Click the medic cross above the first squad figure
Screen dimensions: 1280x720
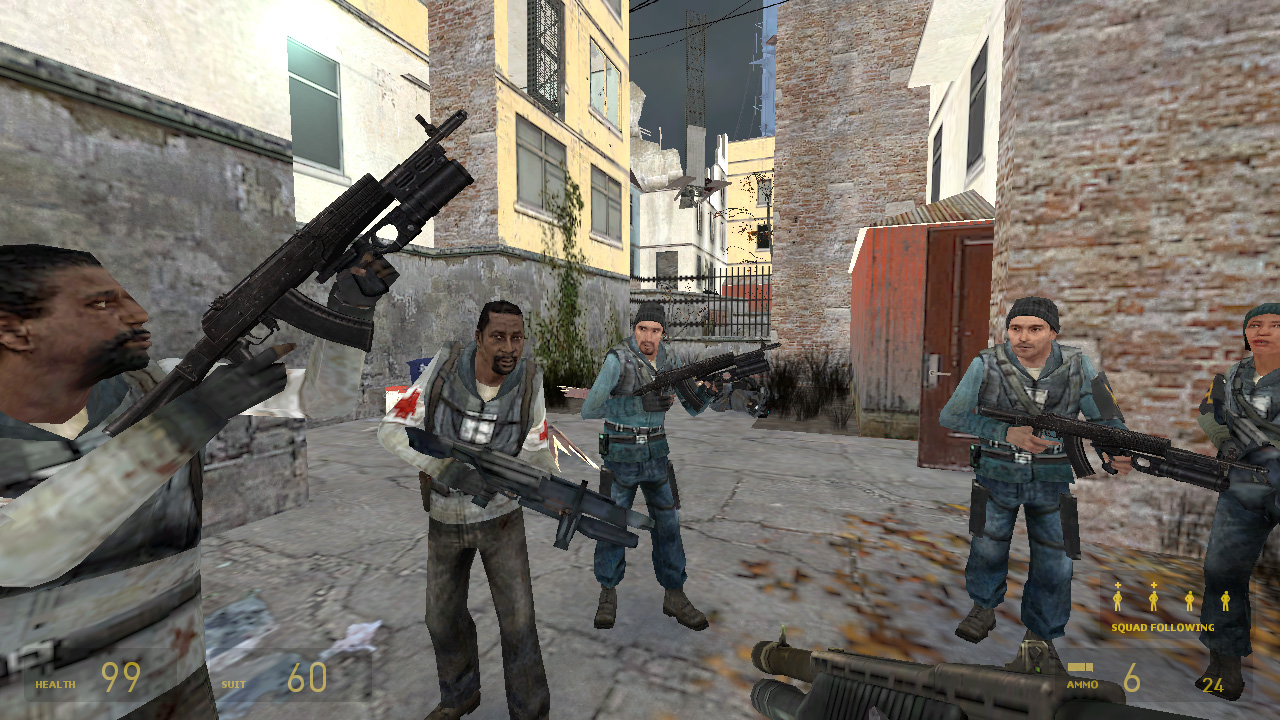click(1118, 585)
